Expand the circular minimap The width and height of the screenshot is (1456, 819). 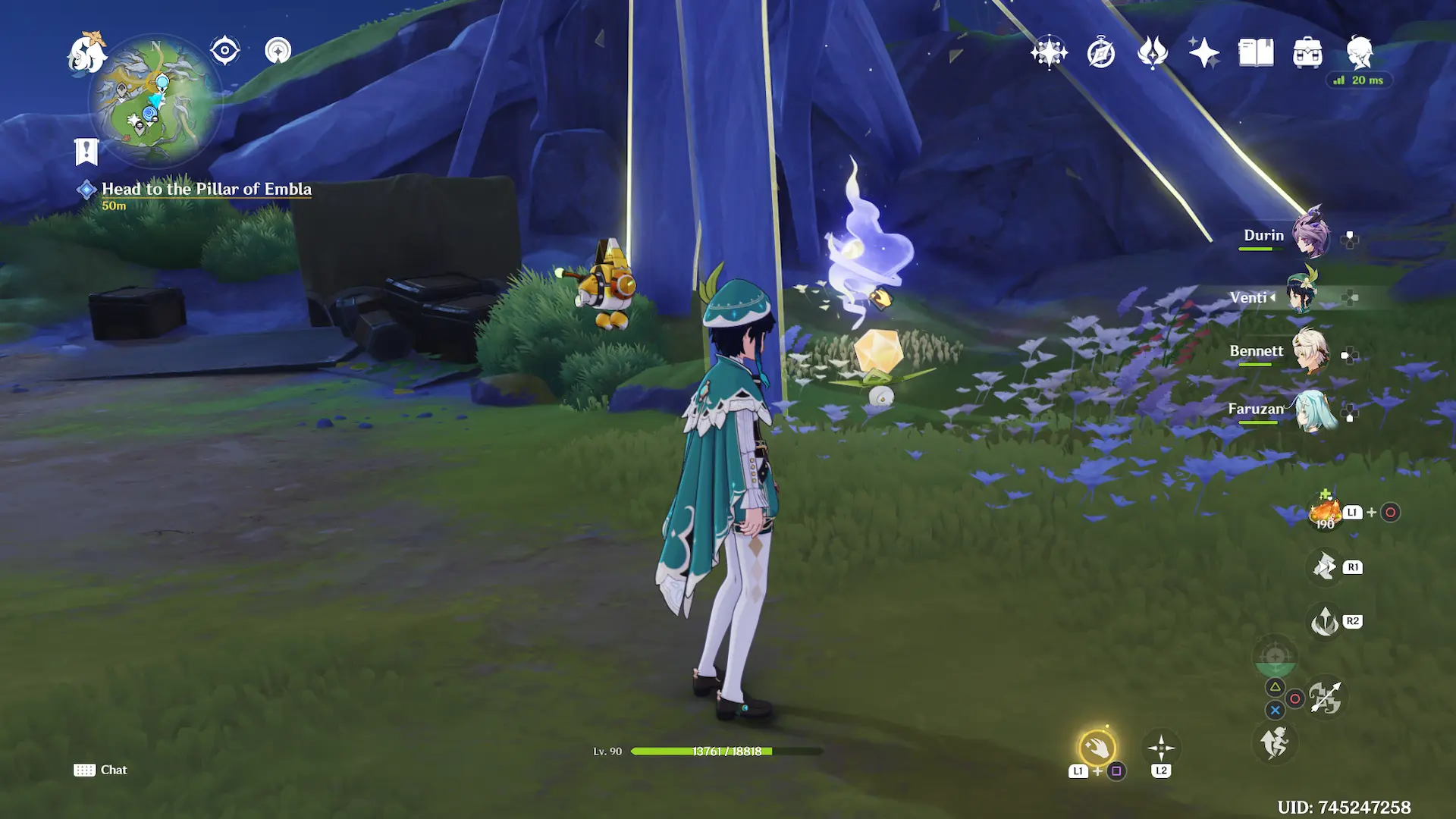(x=155, y=101)
